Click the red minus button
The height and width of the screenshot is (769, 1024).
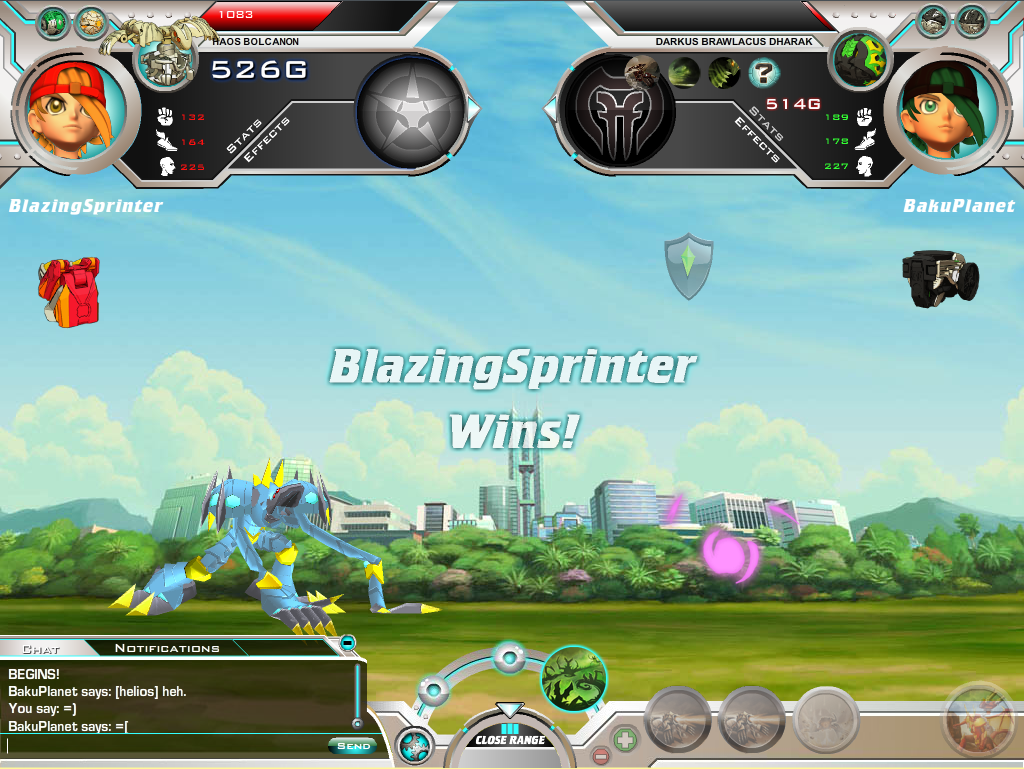(x=600, y=756)
